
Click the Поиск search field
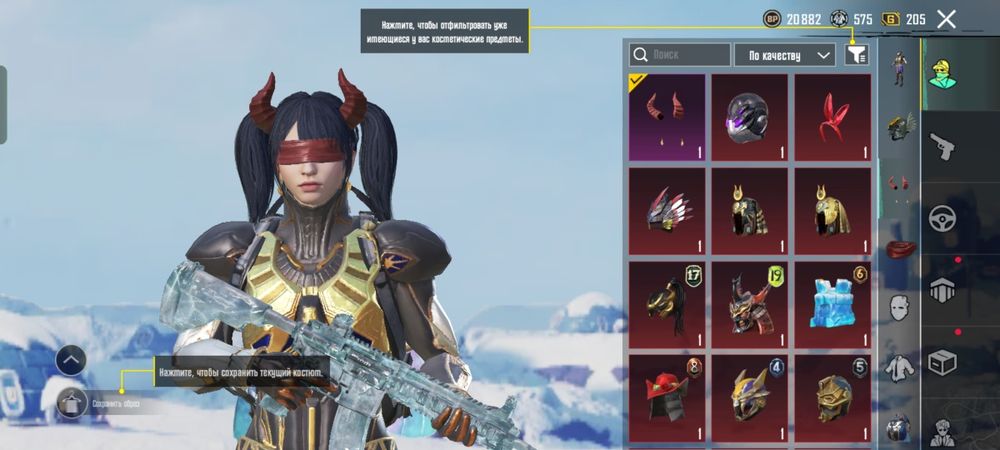pyautogui.click(x=680, y=55)
